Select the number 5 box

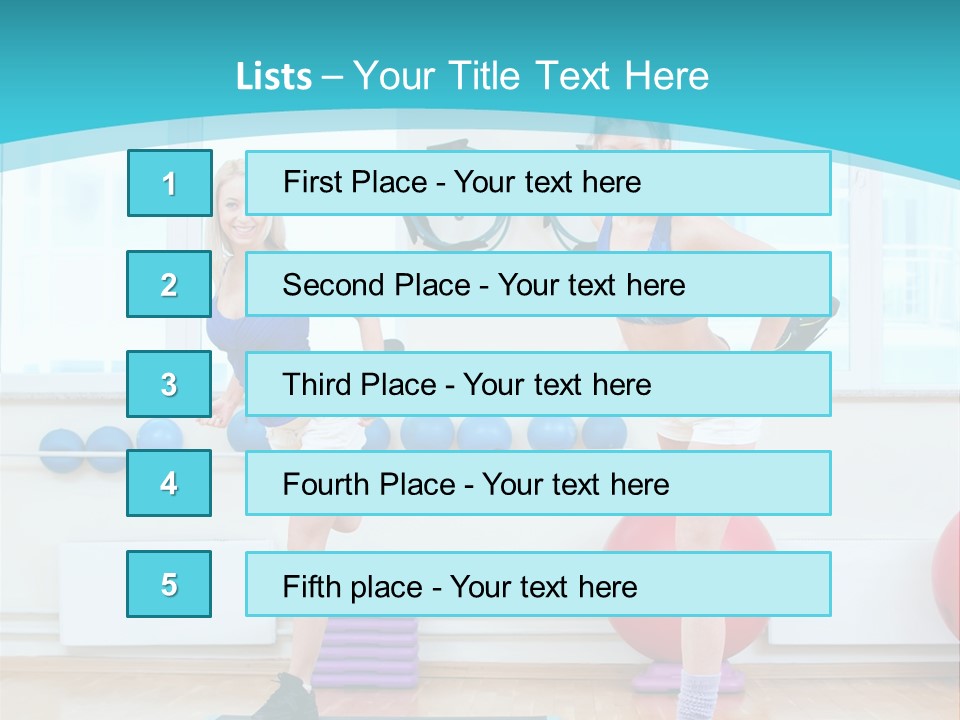[x=170, y=584]
